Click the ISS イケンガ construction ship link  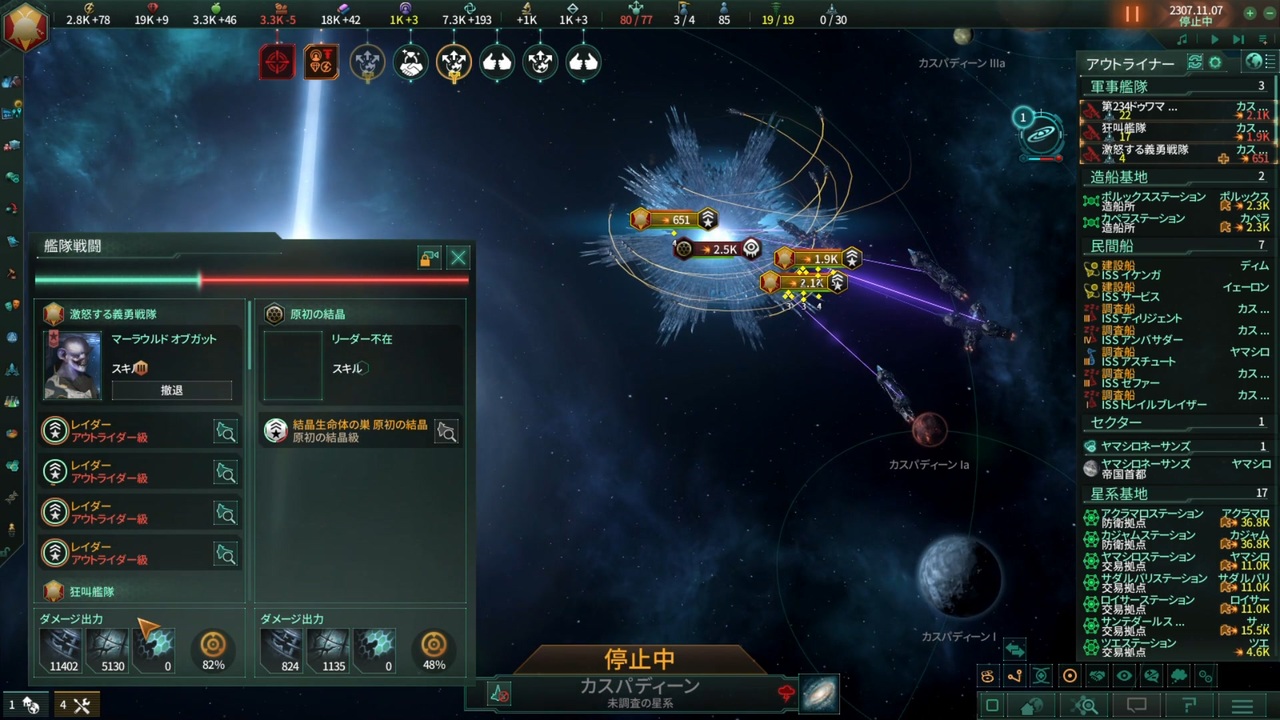(x=1130, y=273)
